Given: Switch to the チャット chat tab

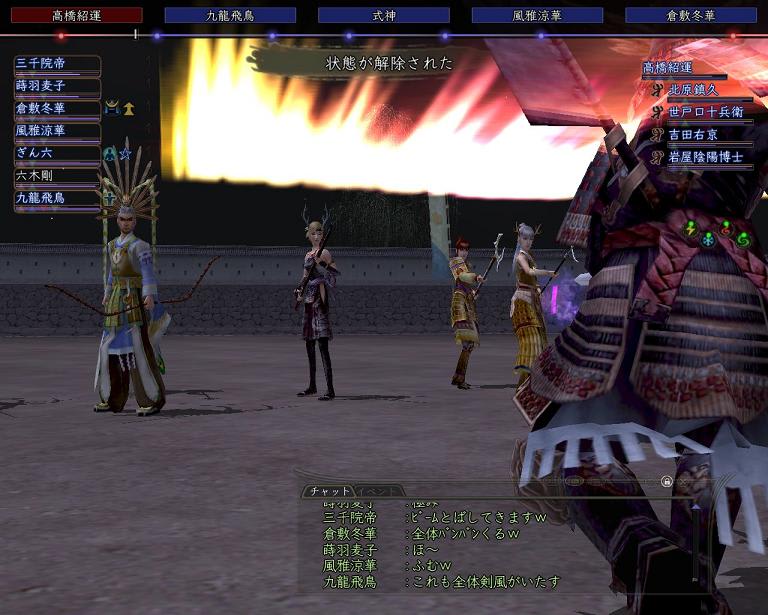Looking at the screenshot, I should (328, 491).
